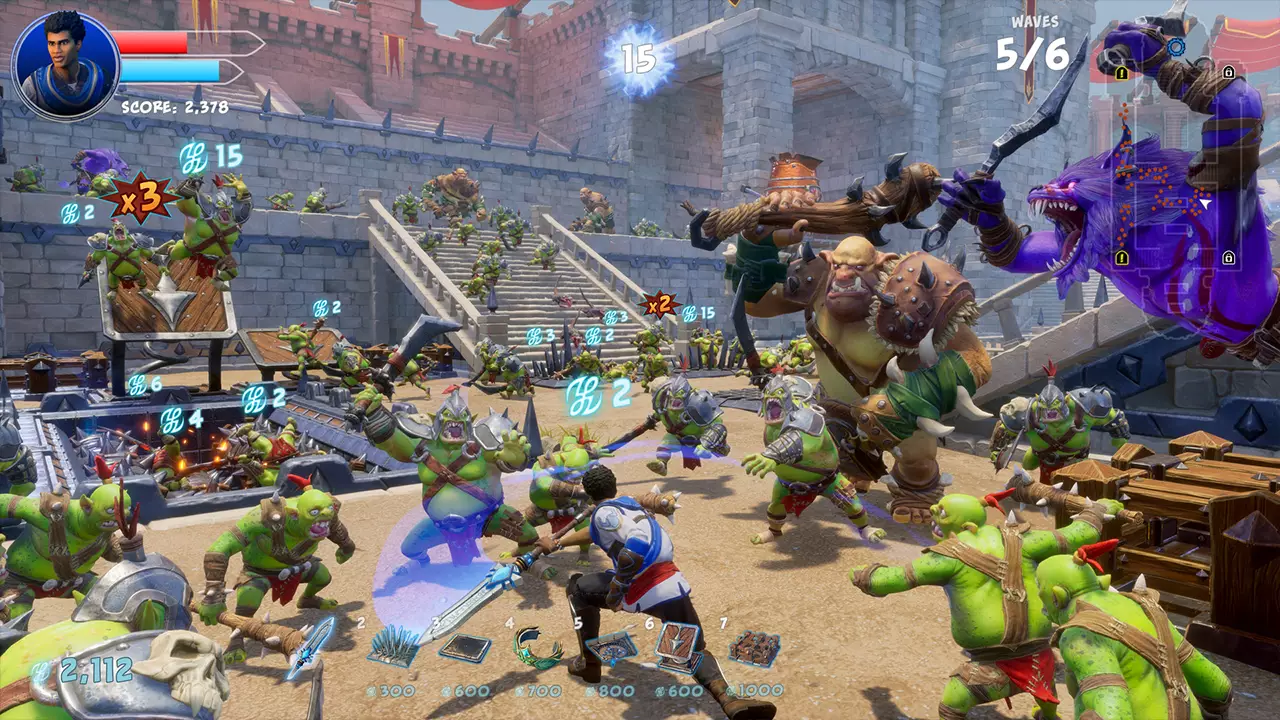1280x720 pixels.
Task: Click the blue mana bar below the health bar
Action: (170, 70)
